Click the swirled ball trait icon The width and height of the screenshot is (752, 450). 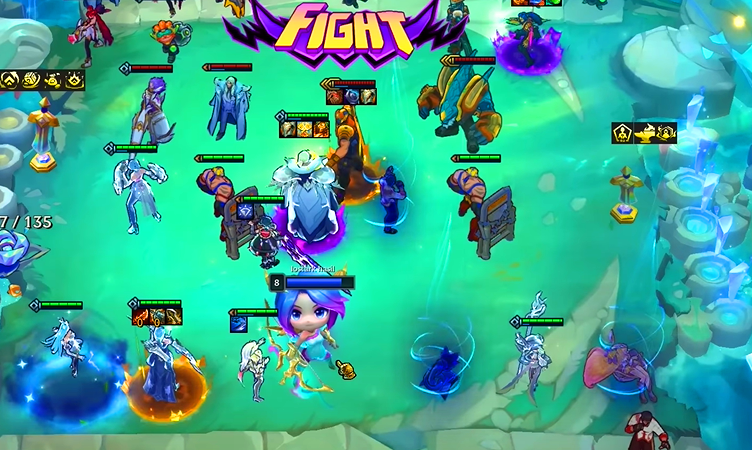point(31,79)
